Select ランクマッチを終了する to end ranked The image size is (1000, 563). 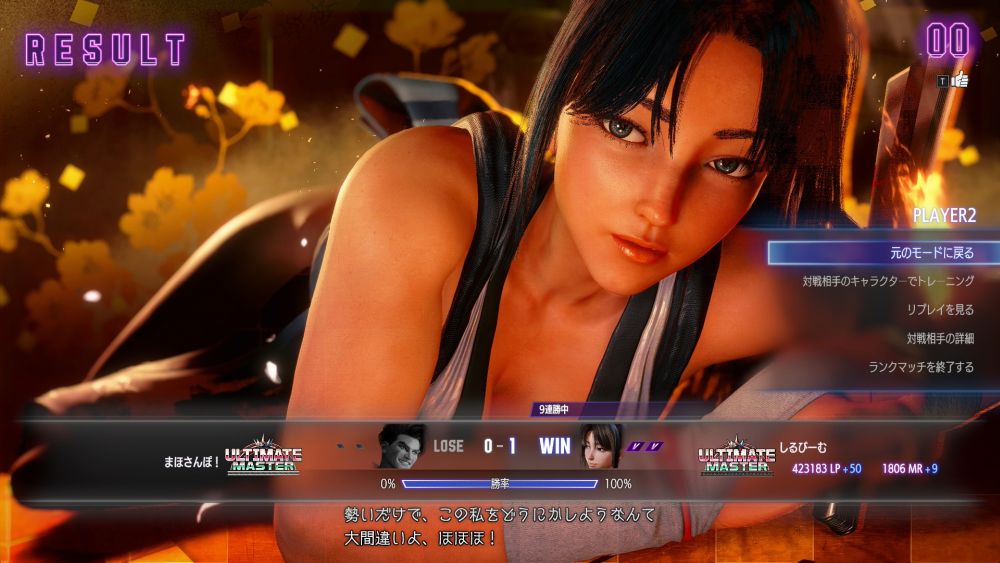point(920,367)
